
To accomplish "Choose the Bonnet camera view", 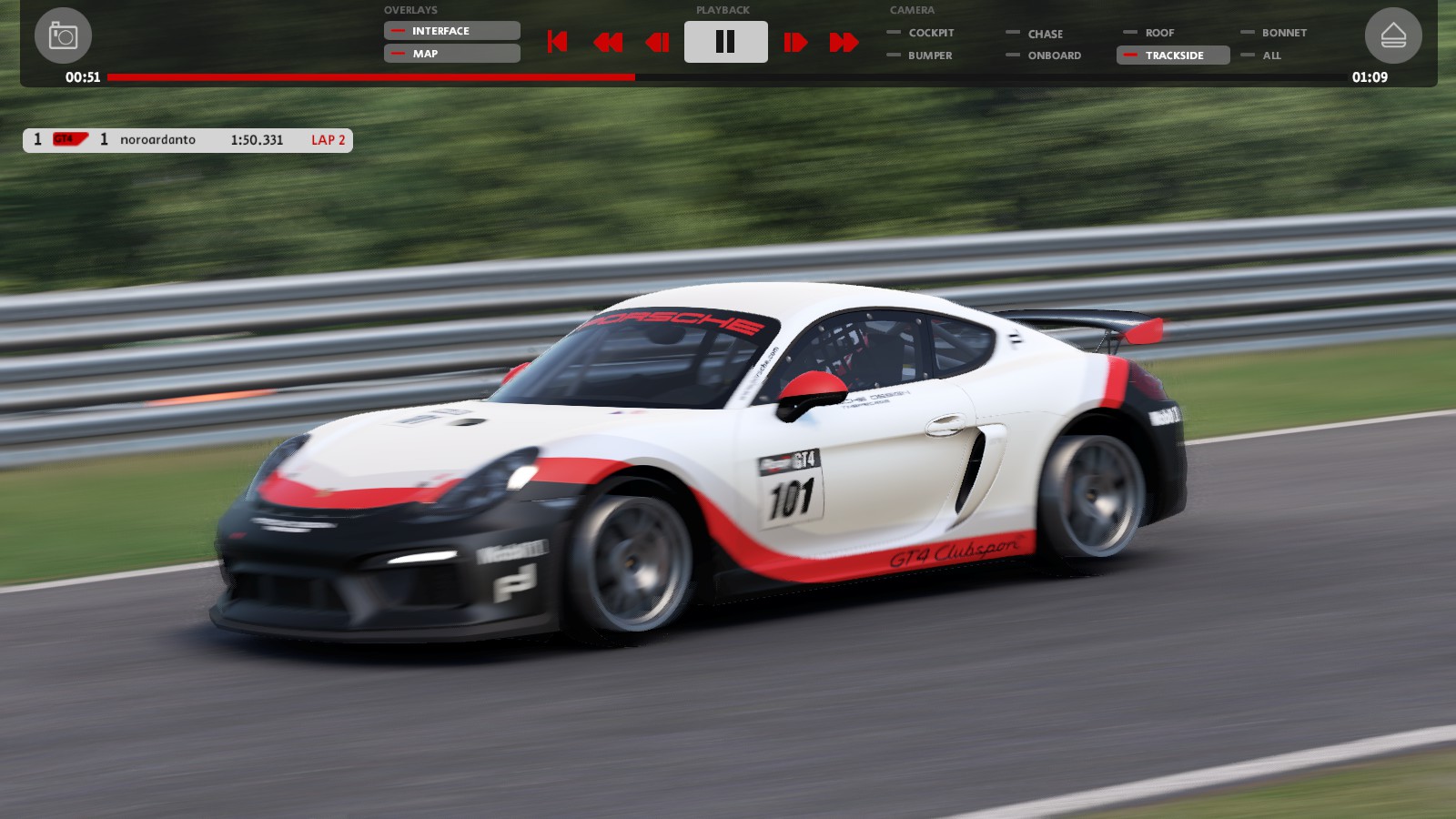I will [1283, 33].
